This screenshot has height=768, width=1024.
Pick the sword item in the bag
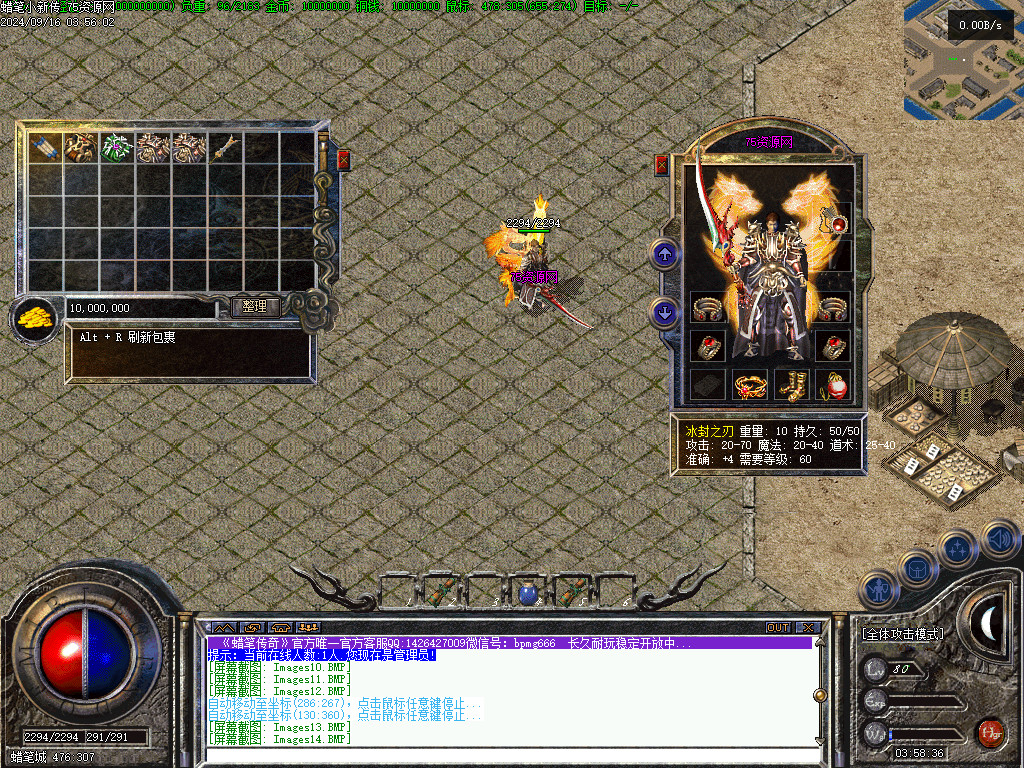click(225, 148)
